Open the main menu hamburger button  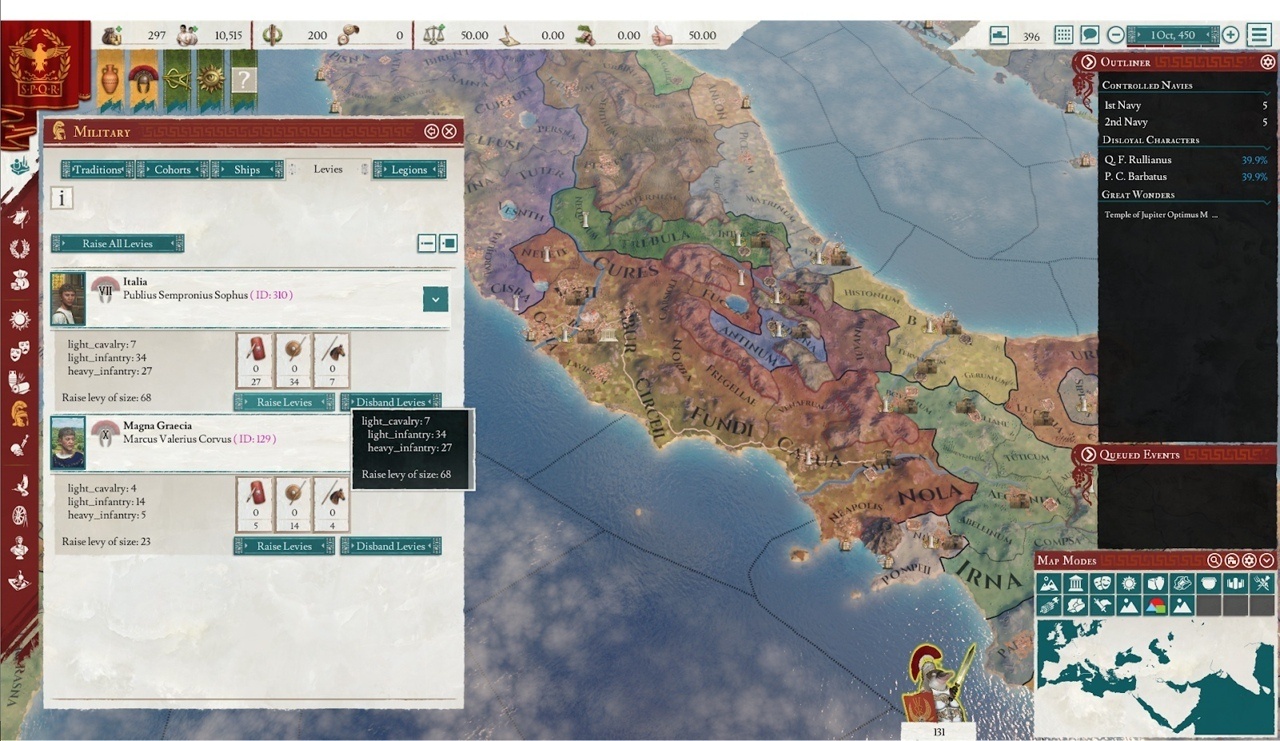(1259, 35)
